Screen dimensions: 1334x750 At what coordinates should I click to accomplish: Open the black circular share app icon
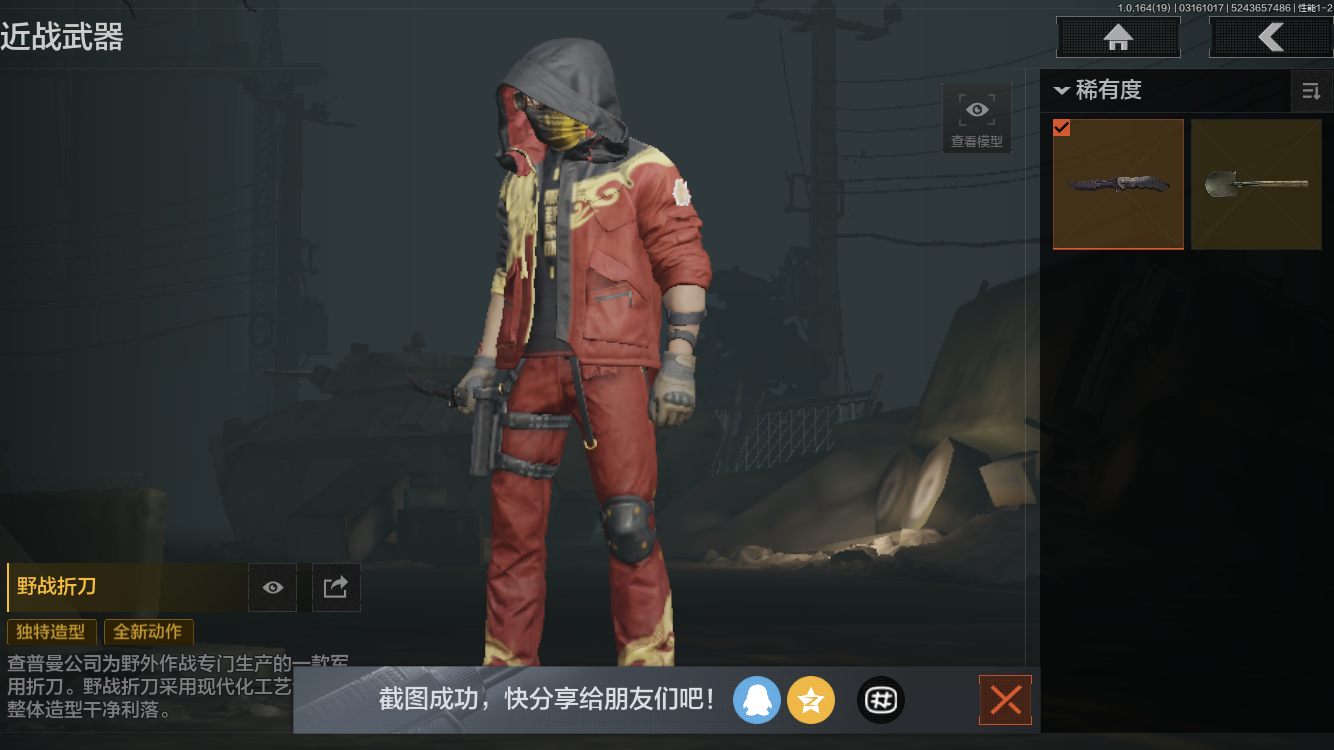[x=880, y=700]
